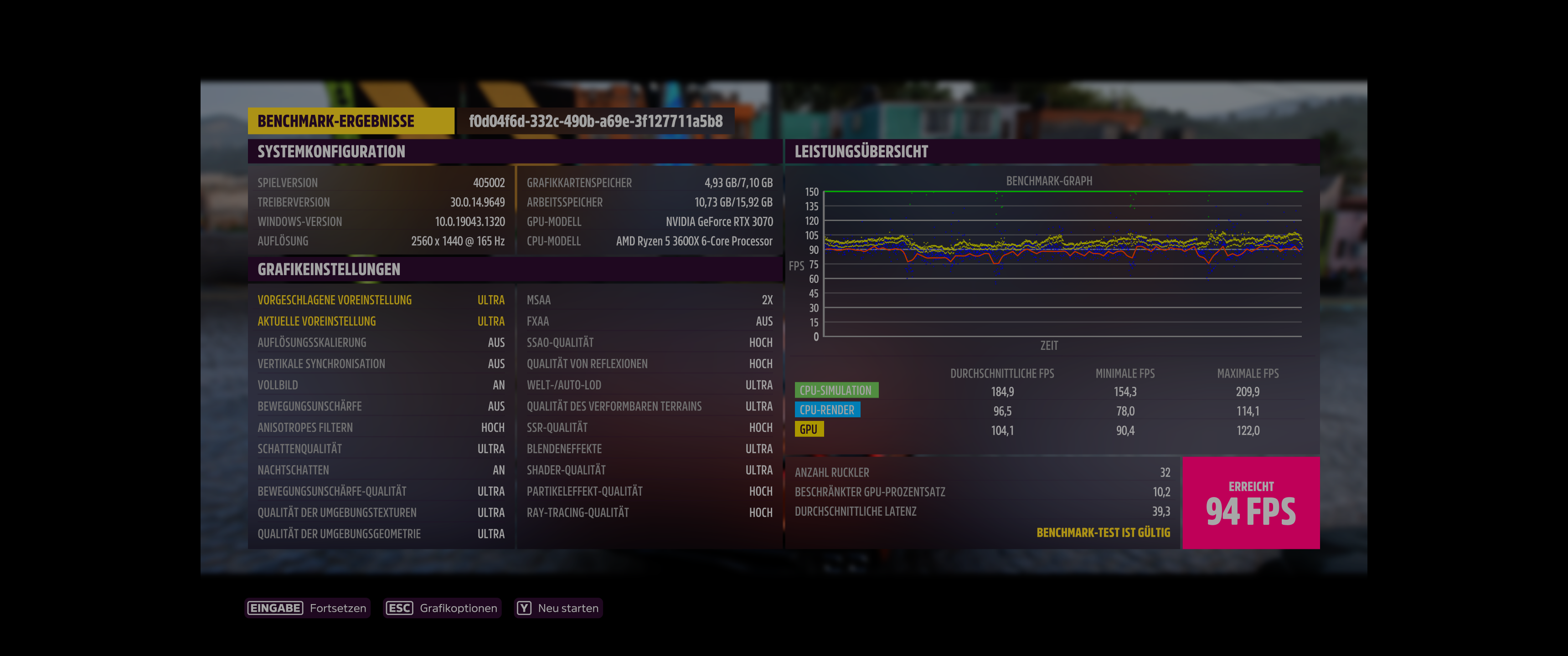Select the green CPU-SIMULATION legend icon
This screenshot has width=1568, height=656.
[x=837, y=389]
